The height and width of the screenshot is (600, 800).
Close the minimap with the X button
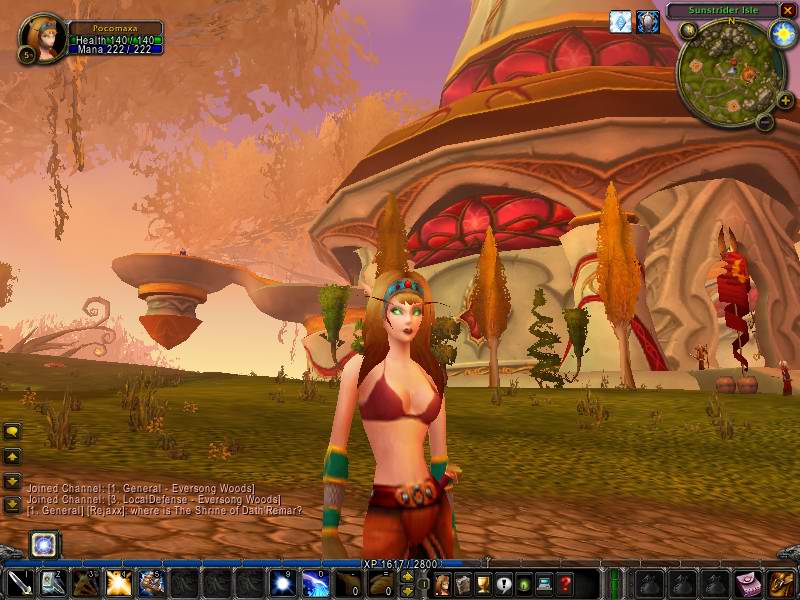pos(788,11)
